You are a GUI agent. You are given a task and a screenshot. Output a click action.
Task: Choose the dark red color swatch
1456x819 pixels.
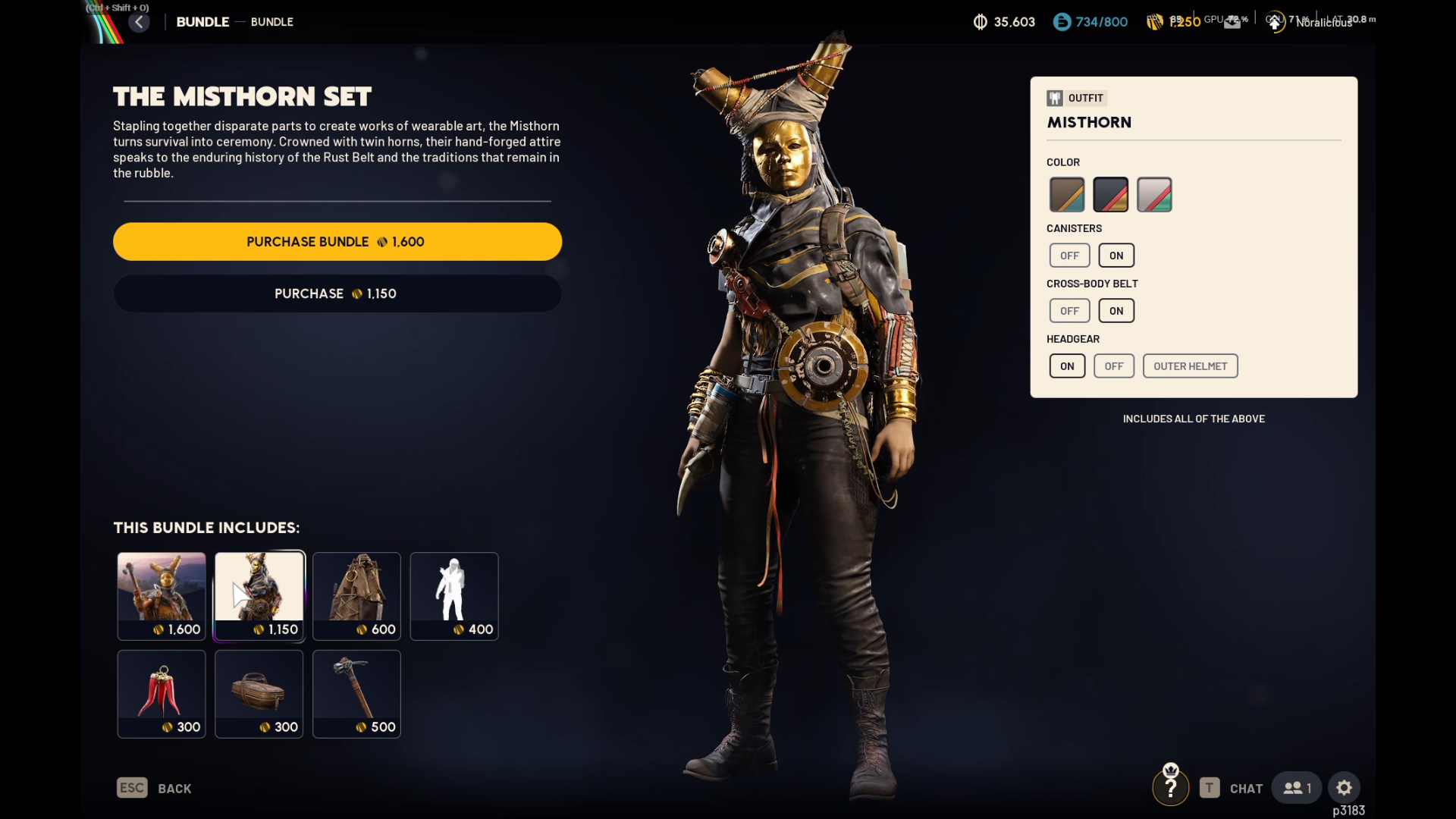1110,195
